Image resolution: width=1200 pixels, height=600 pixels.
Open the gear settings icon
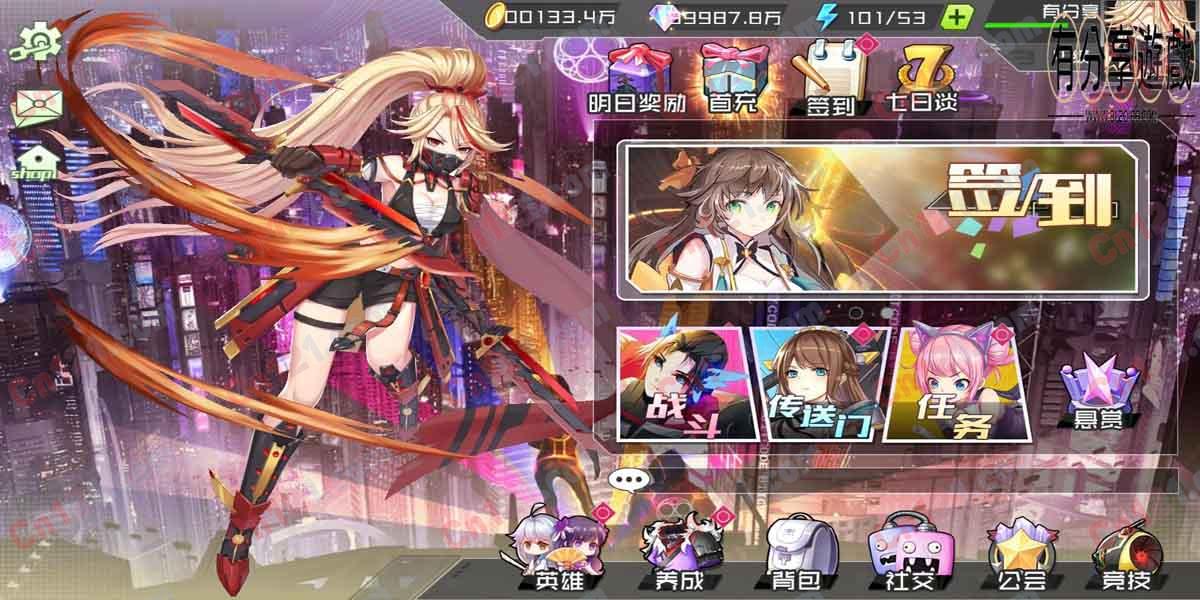point(38,41)
